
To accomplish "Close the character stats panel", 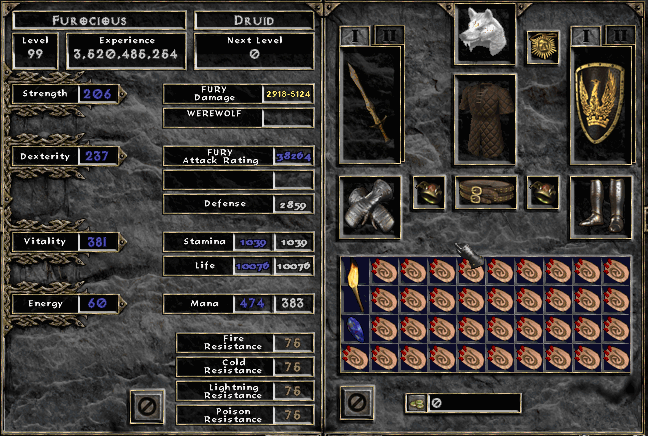I will (x=147, y=405).
